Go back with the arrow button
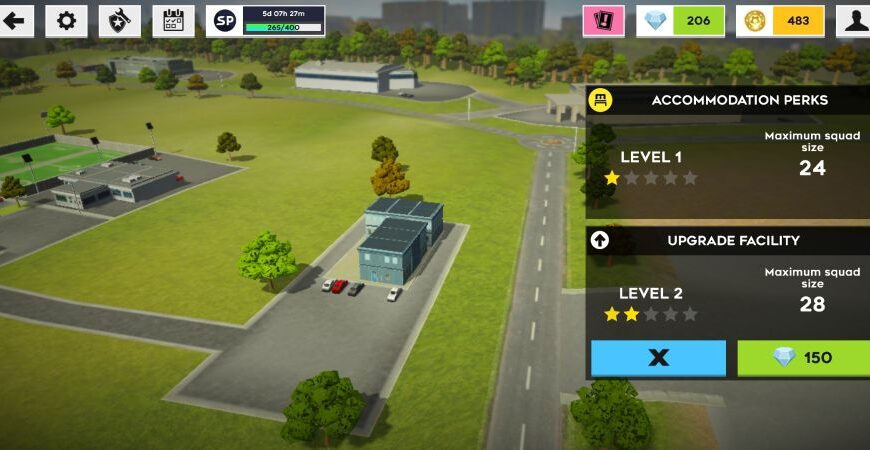This screenshot has width=870, height=450. (15, 20)
